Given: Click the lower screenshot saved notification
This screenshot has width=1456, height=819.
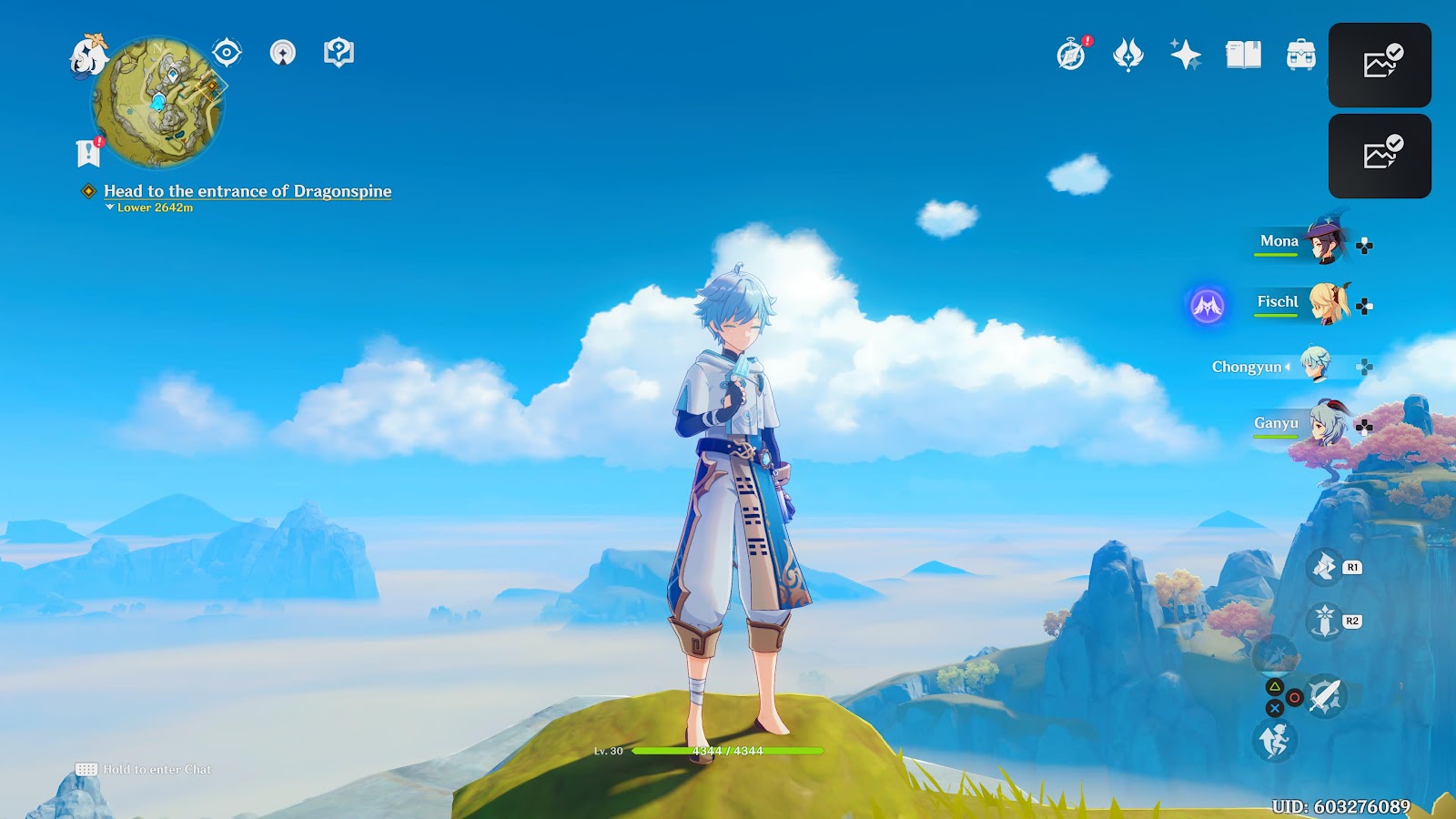Looking at the screenshot, I should (x=1380, y=156).
